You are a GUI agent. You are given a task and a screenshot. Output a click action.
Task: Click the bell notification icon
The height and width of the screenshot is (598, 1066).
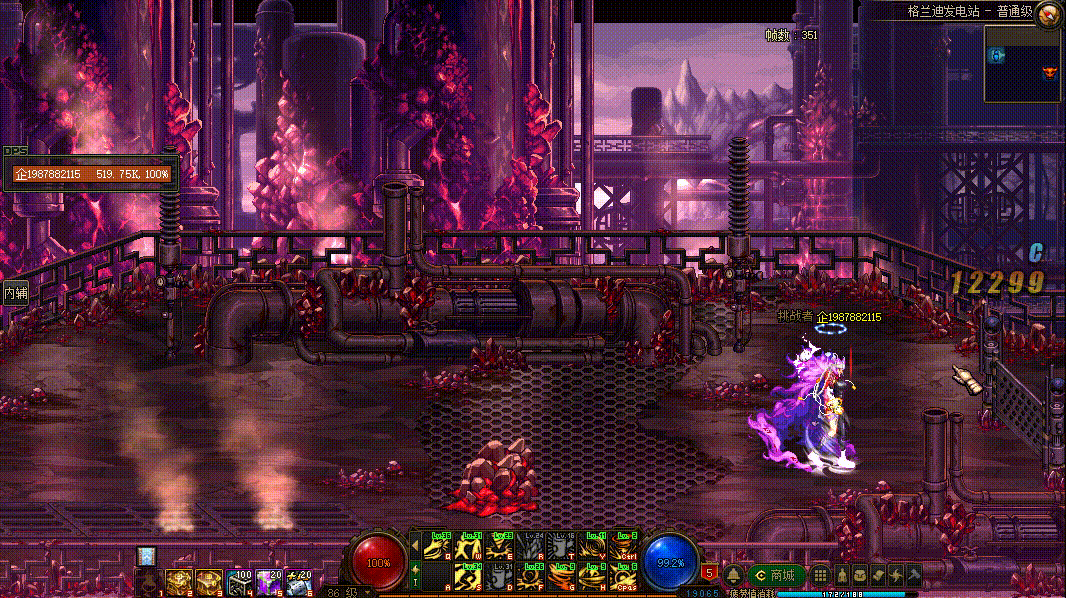coord(733,576)
